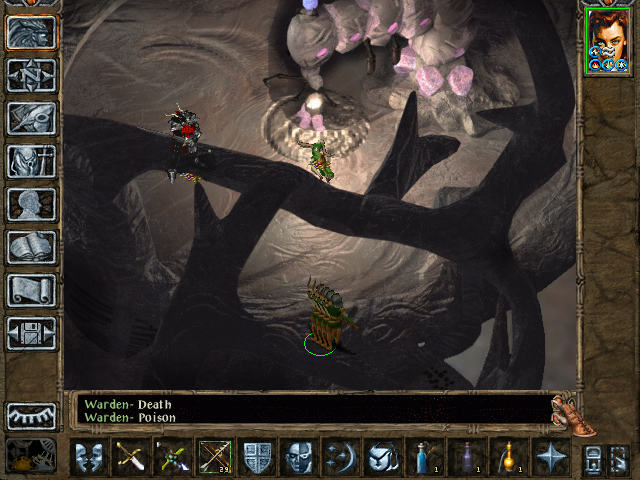Use the purple potion quick item
640x480 pixels.
click(467, 457)
